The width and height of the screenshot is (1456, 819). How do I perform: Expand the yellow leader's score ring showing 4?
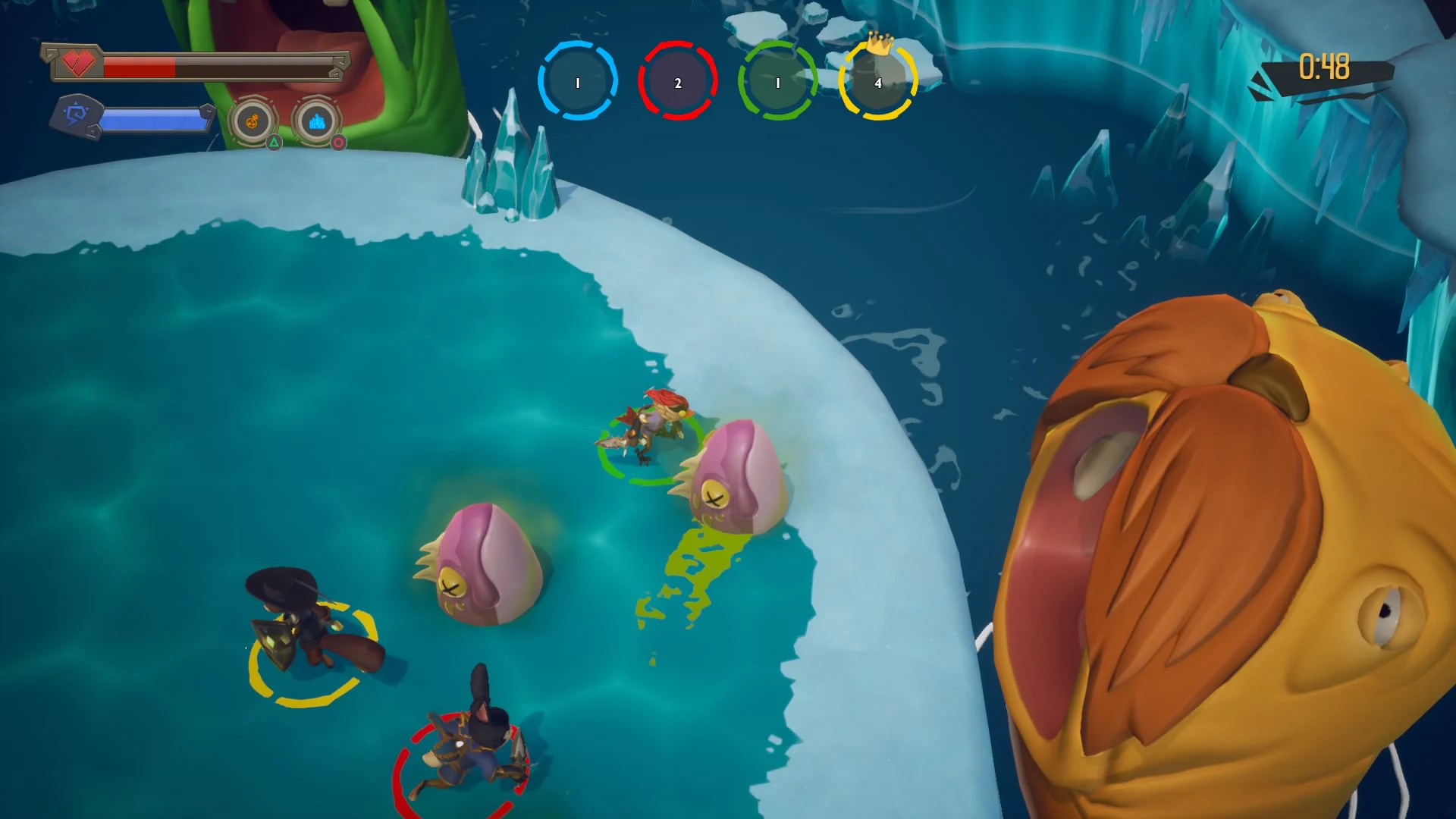(x=877, y=84)
